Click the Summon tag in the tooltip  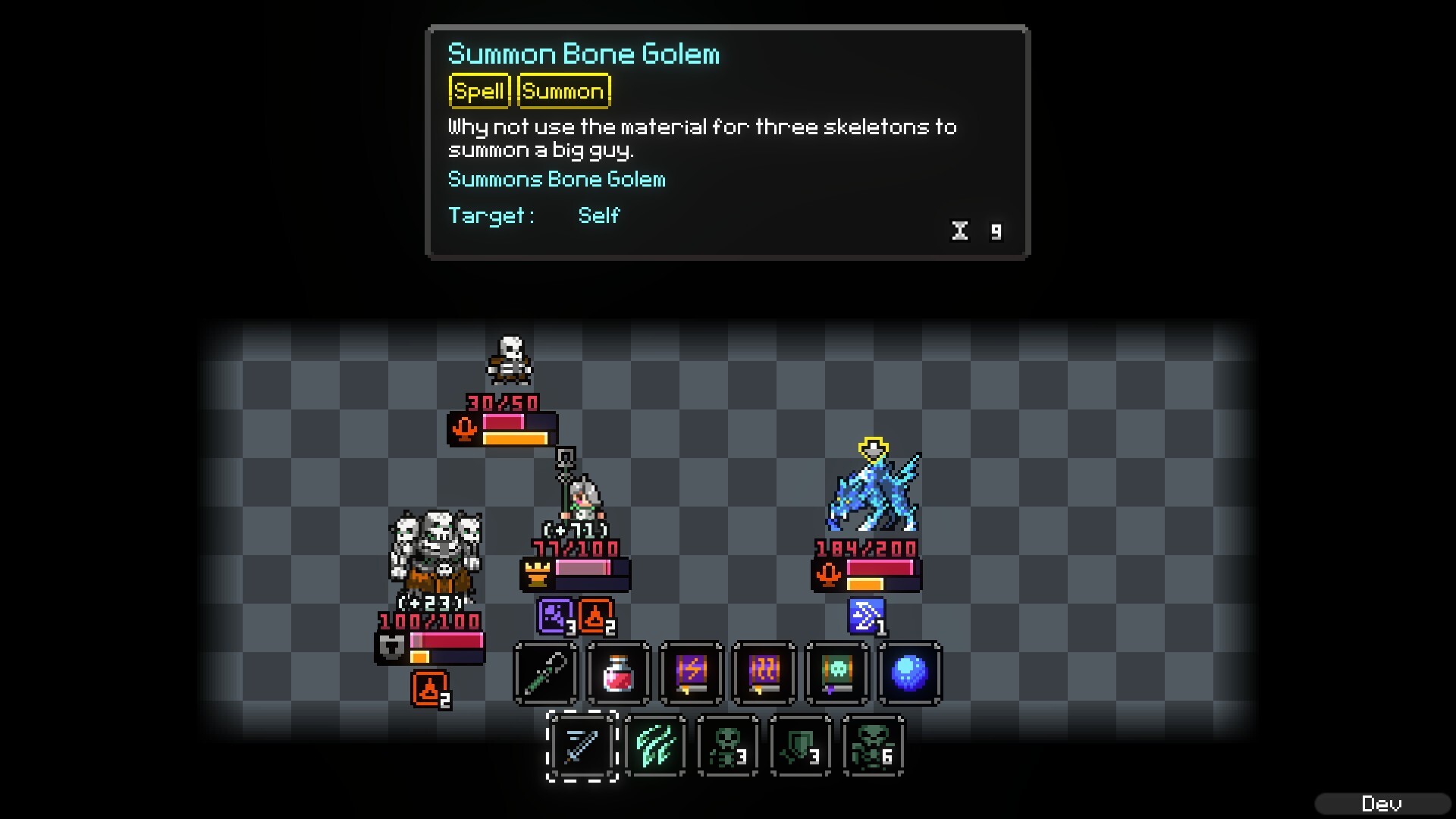tap(563, 91)
